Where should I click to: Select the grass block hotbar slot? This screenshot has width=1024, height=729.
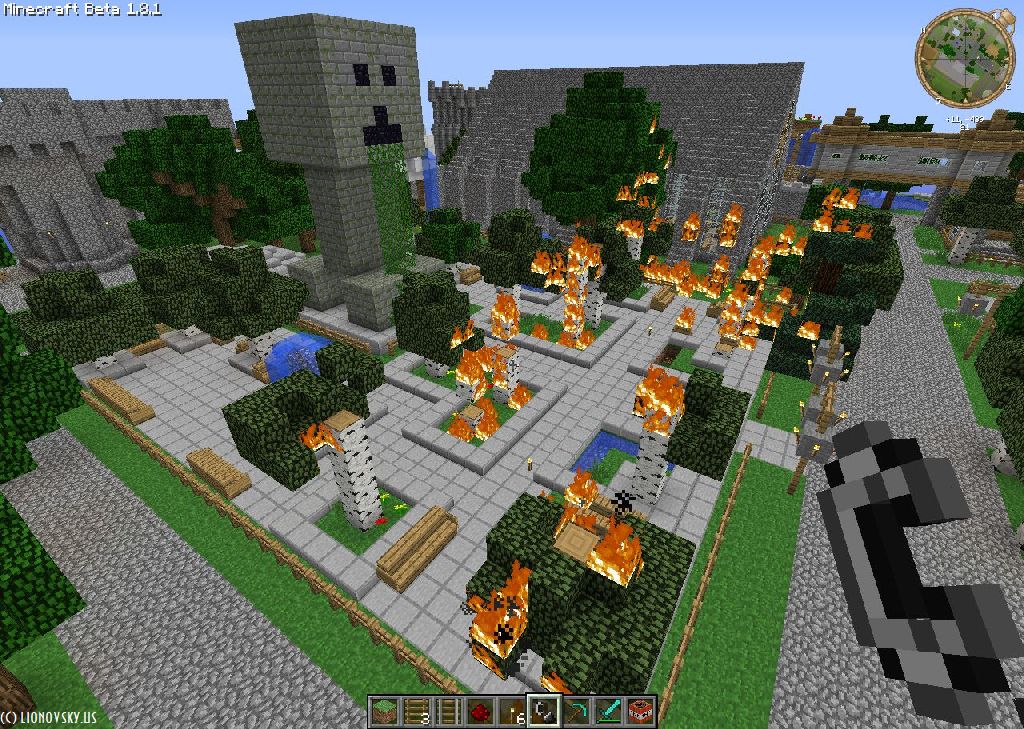(x=384, y=711)
